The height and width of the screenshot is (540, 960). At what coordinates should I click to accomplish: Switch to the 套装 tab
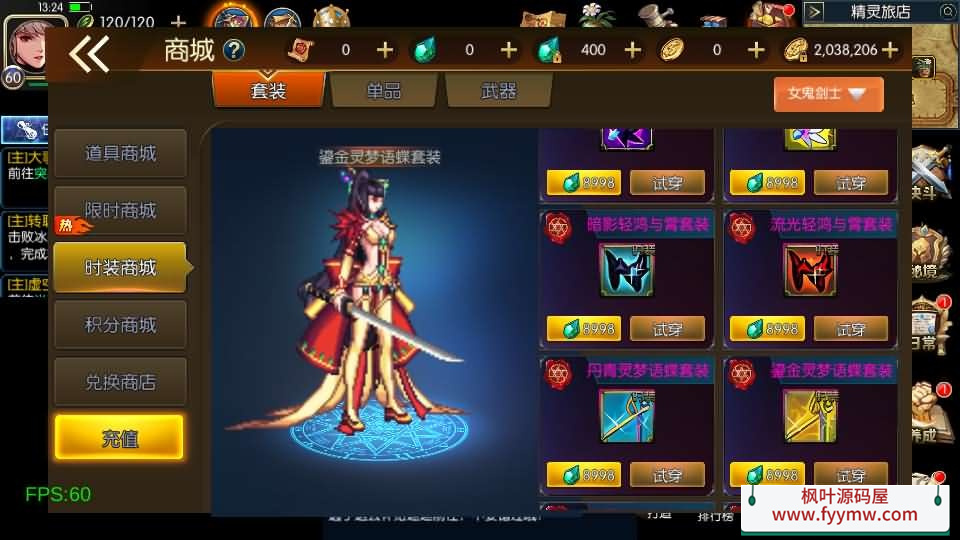point(268,91)
